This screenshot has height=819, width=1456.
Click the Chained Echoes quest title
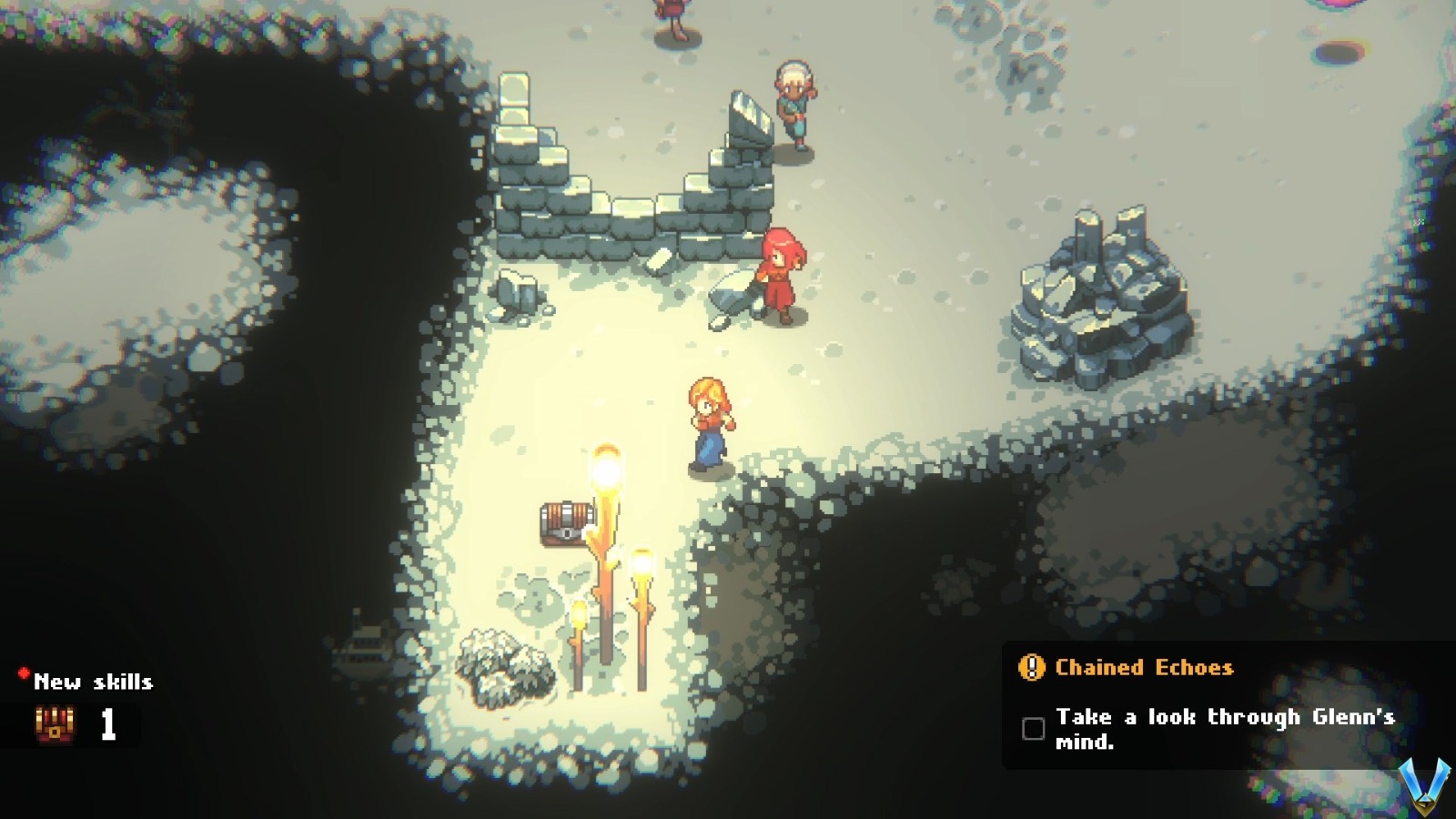pyautogui.click(x=1142, y=669)
